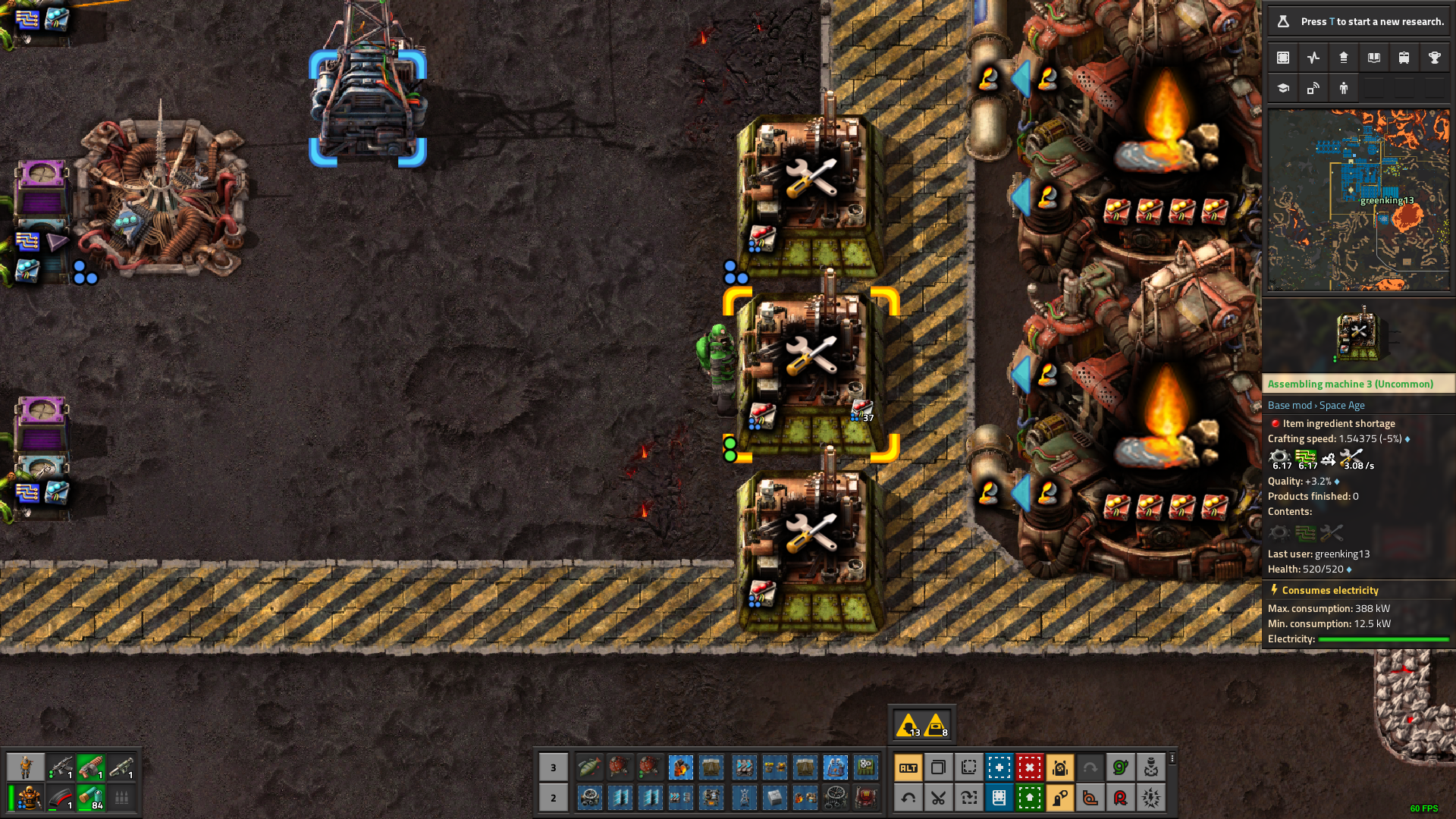Screen dimensions: 1456x819
Task: Select the submachine gun weapon slot
Action: 61,767
